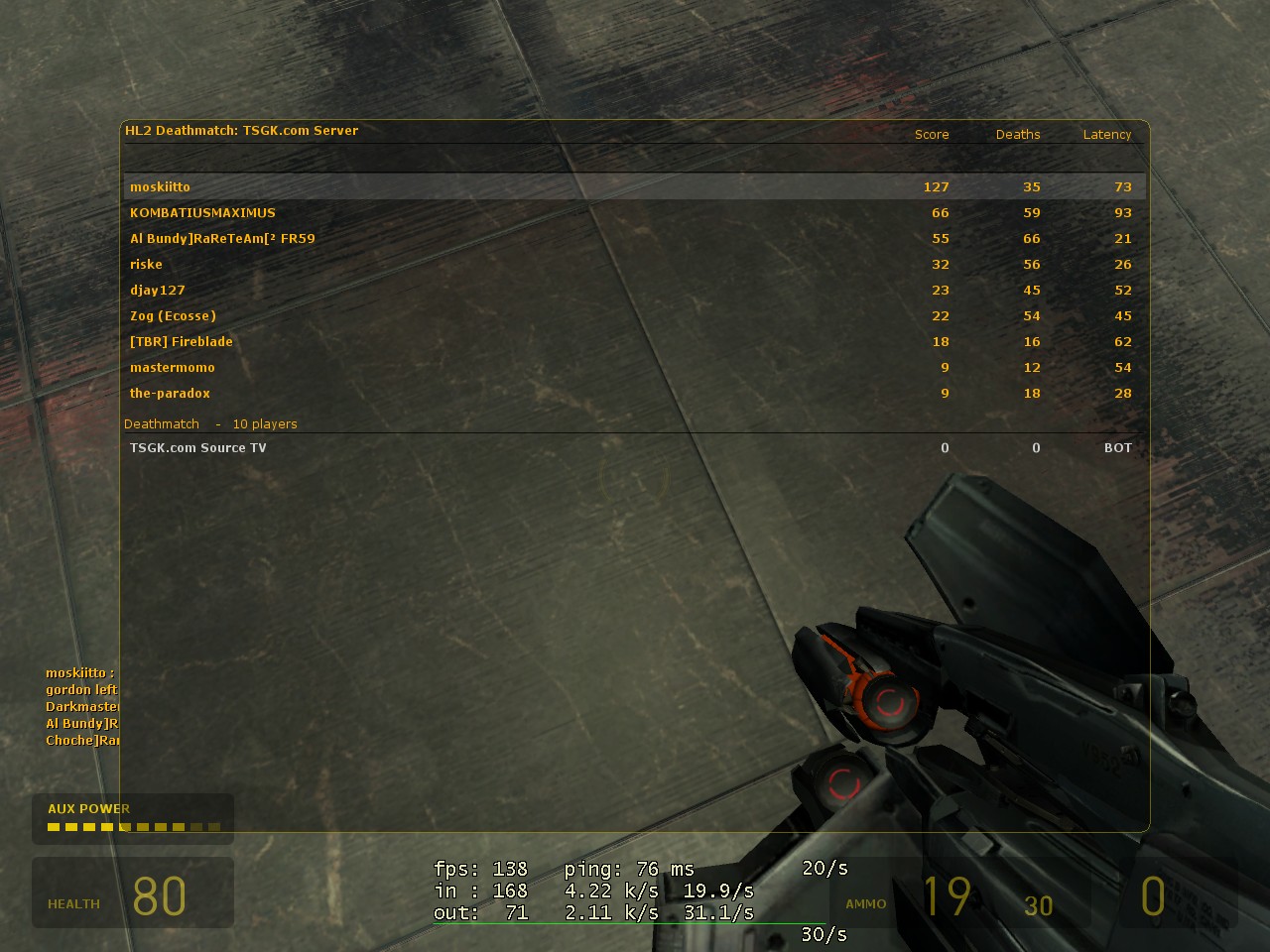Click the scoreboard title HL2 Deathmatch: TSGK.com Server
Screen dimensions: 1270x952
[x=241, y=130]
